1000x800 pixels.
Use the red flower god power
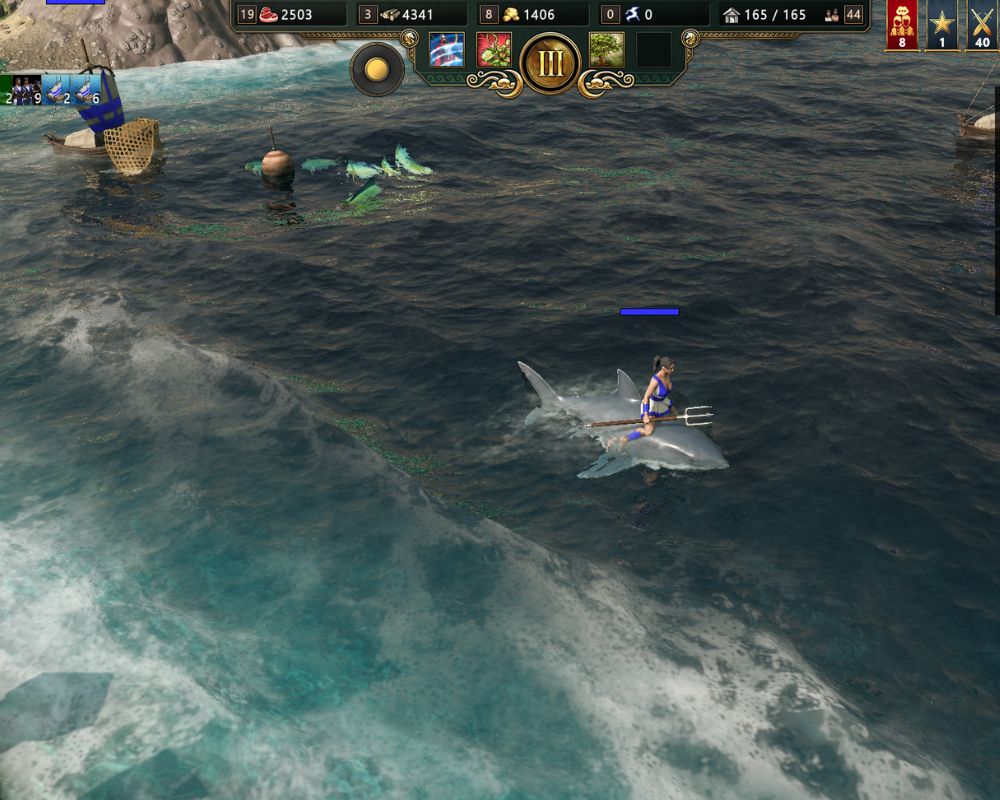(494, 50)
